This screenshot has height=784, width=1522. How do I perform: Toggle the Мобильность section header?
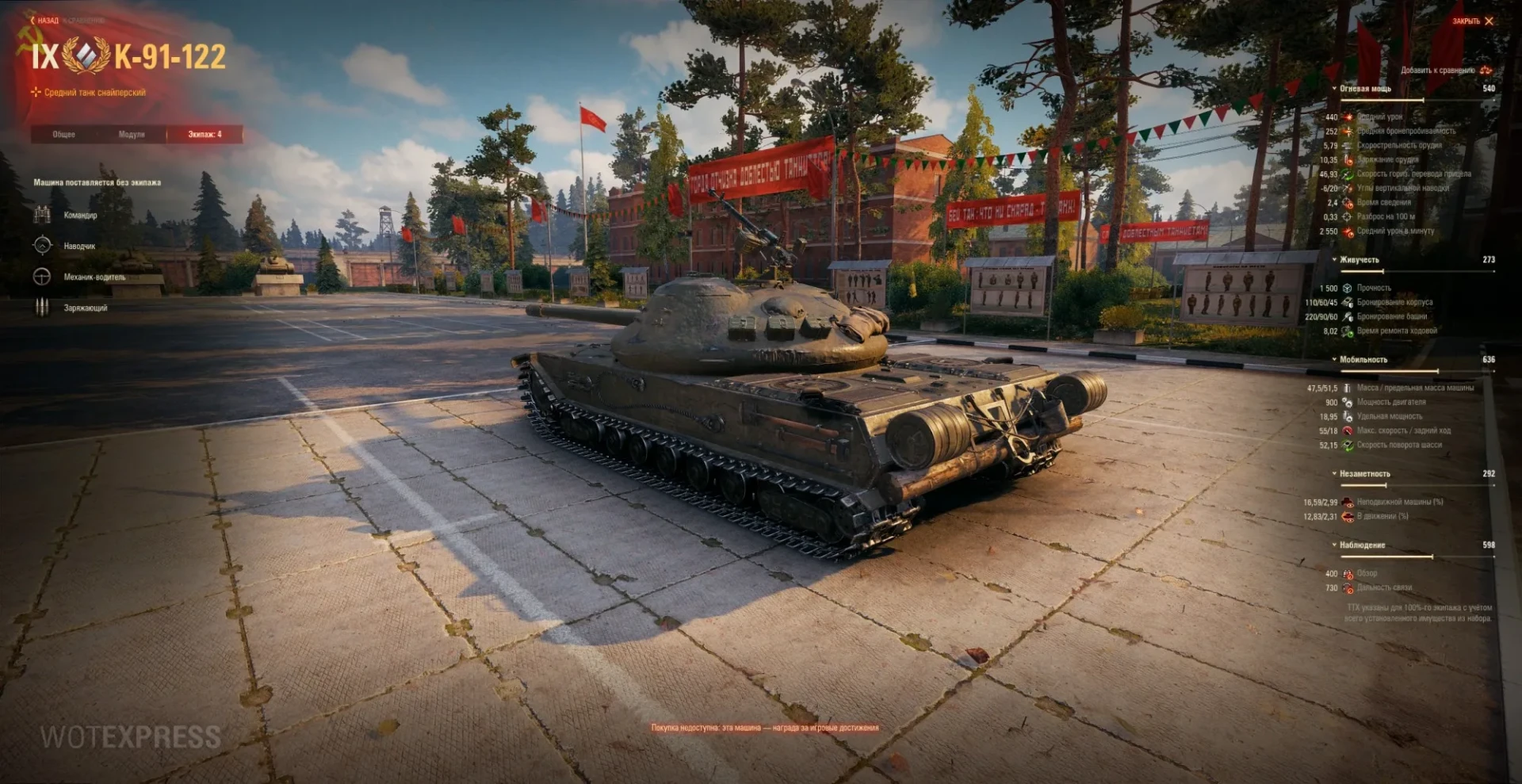[1363, 360]
